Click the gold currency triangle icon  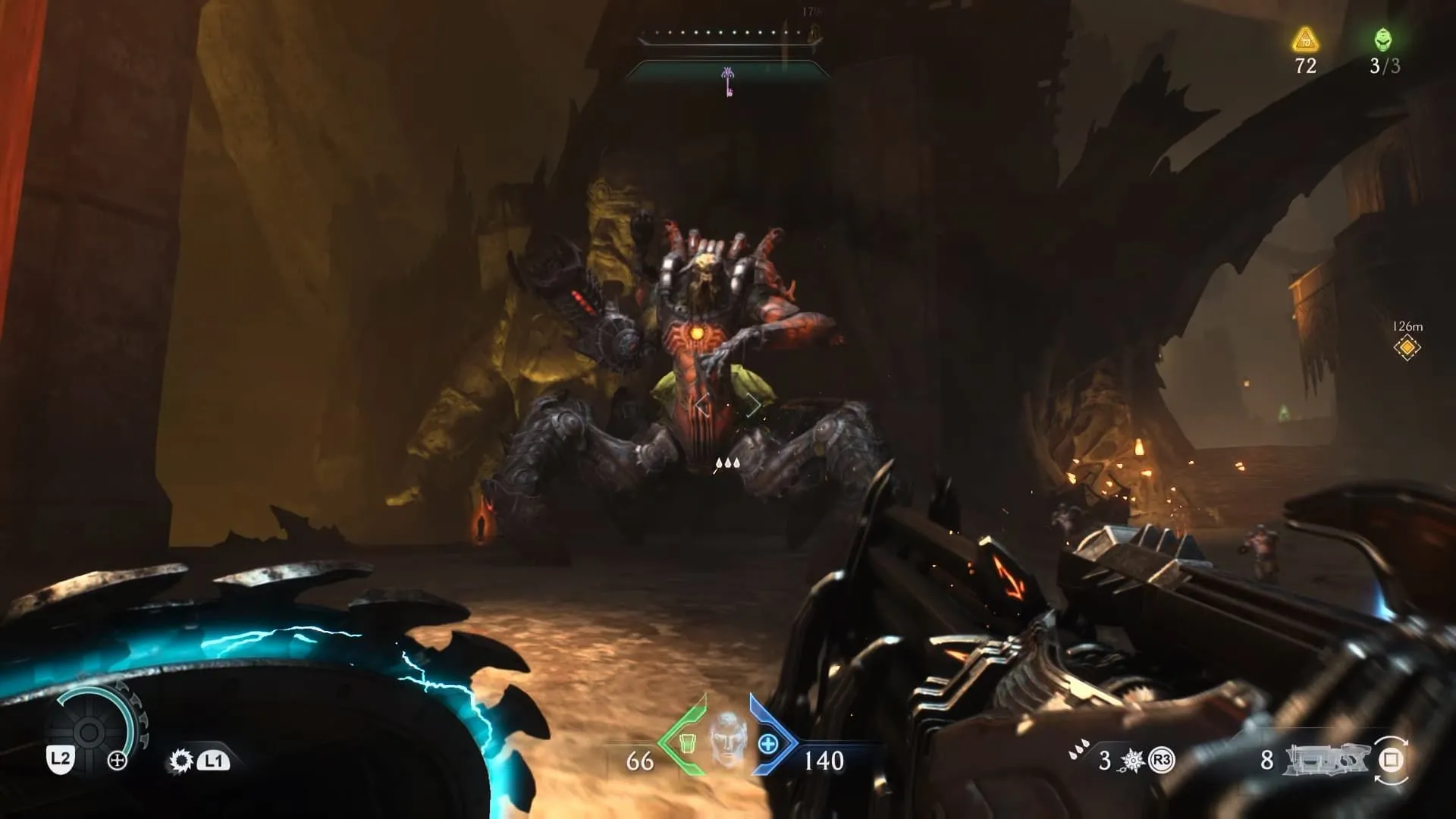[1305, 39]
